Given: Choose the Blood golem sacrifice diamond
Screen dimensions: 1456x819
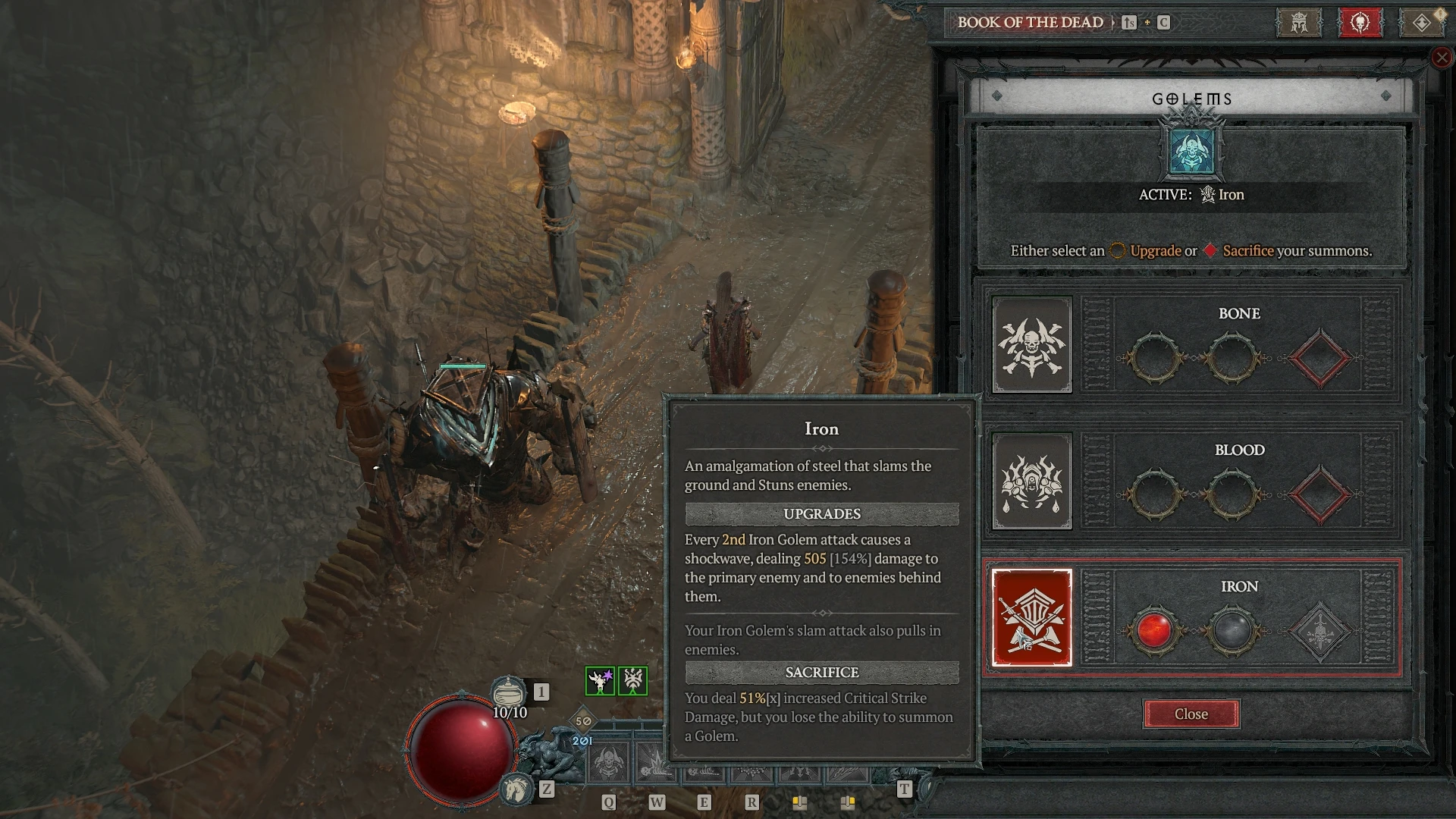Looking at the screenshot, I should pyautogui.click(x=1319, y=494).
